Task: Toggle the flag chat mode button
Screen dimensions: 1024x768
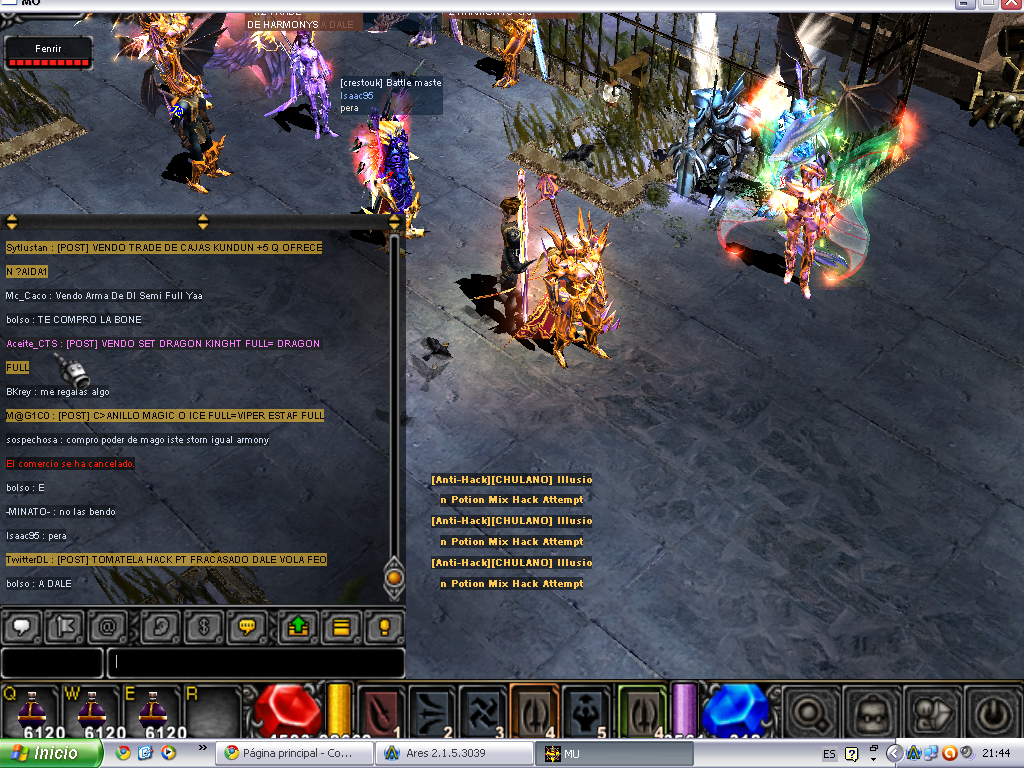Action: pos(65,627)
